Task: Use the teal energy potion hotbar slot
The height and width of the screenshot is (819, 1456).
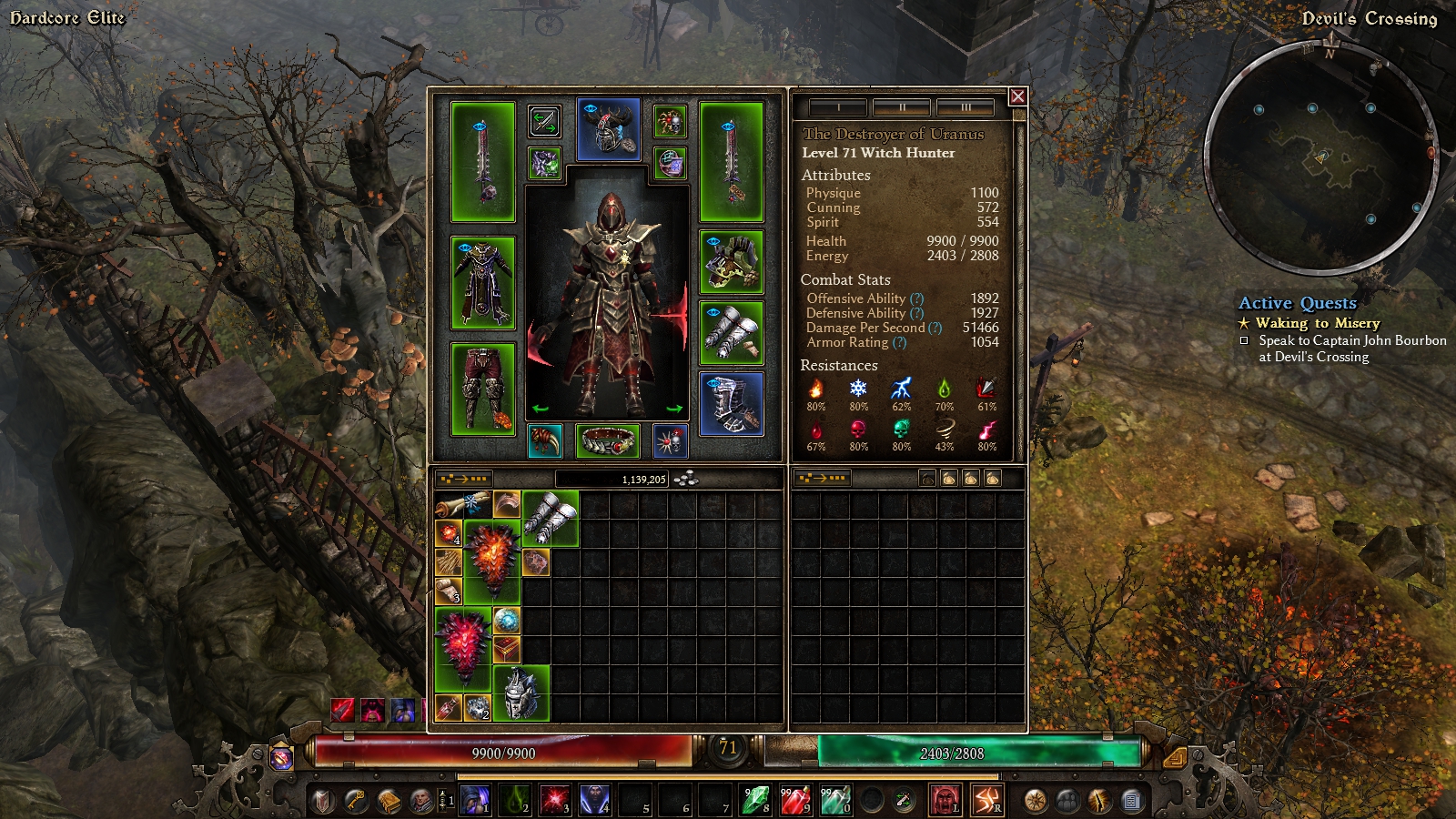Action: [x=834, y=801]
